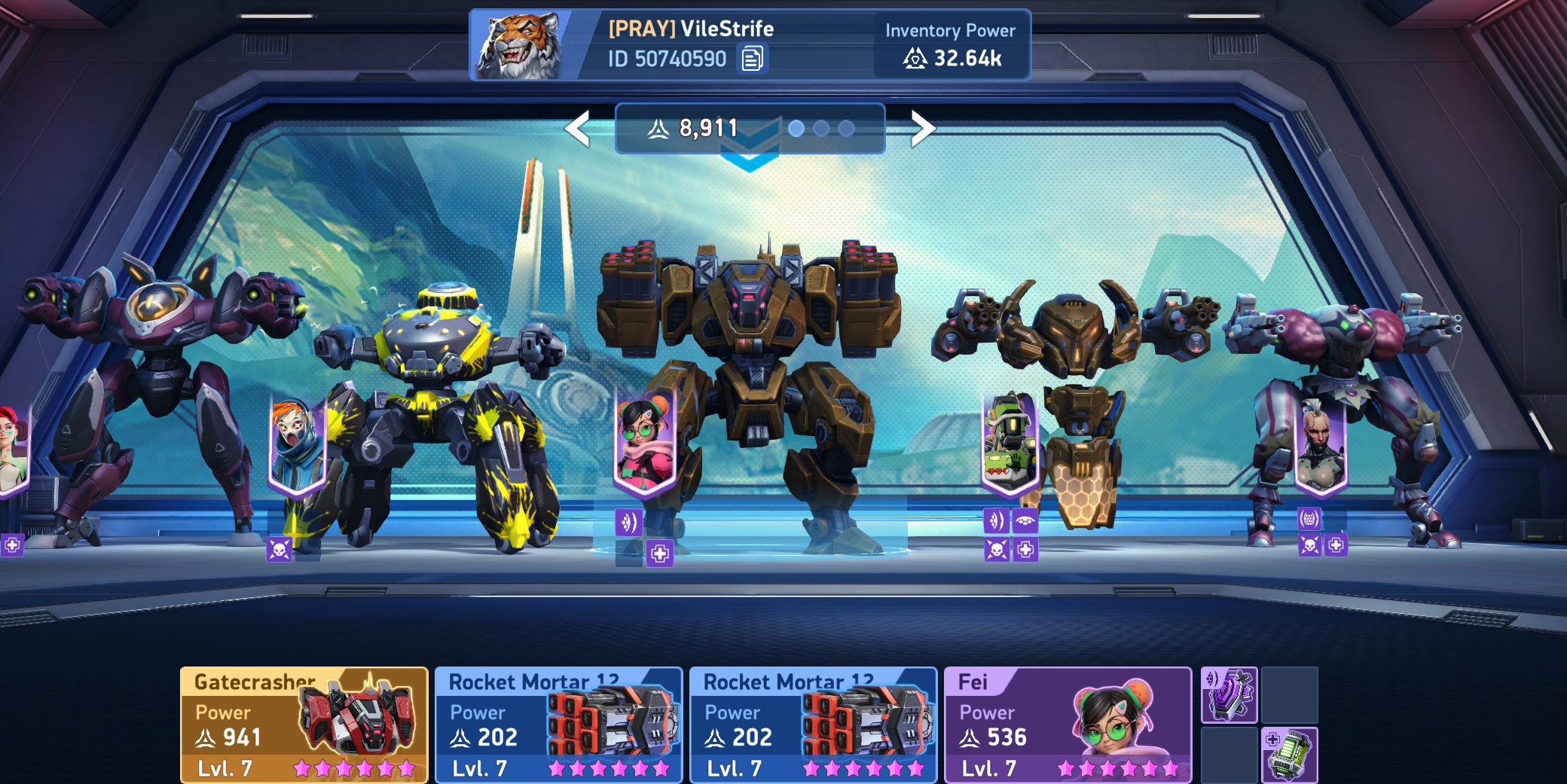Select the Gatecrasher mech card
This screenshot has height=784, width=1567.
tap(304, 725)
